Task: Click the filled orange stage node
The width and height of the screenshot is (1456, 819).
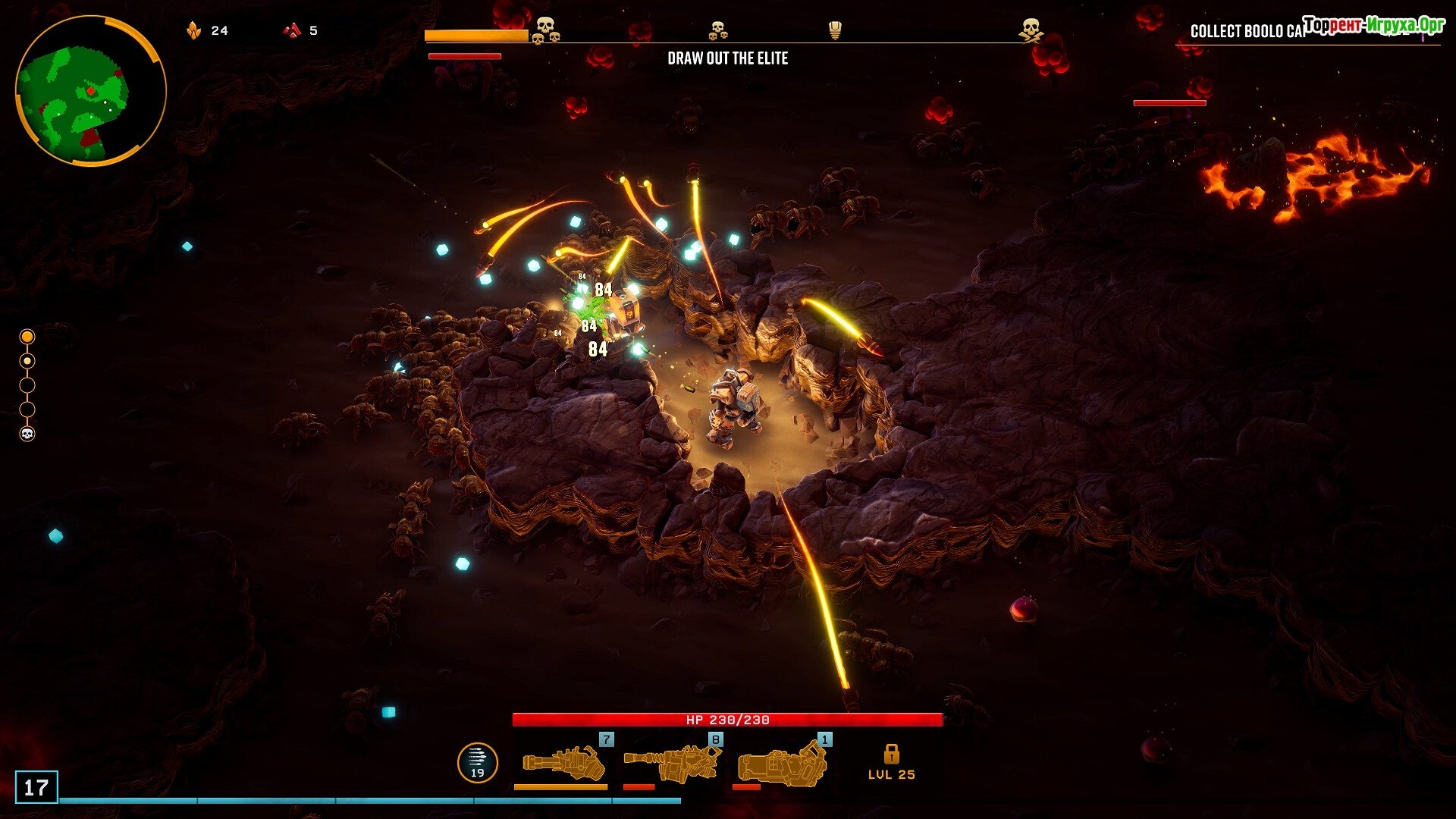Action: [27, 336]
